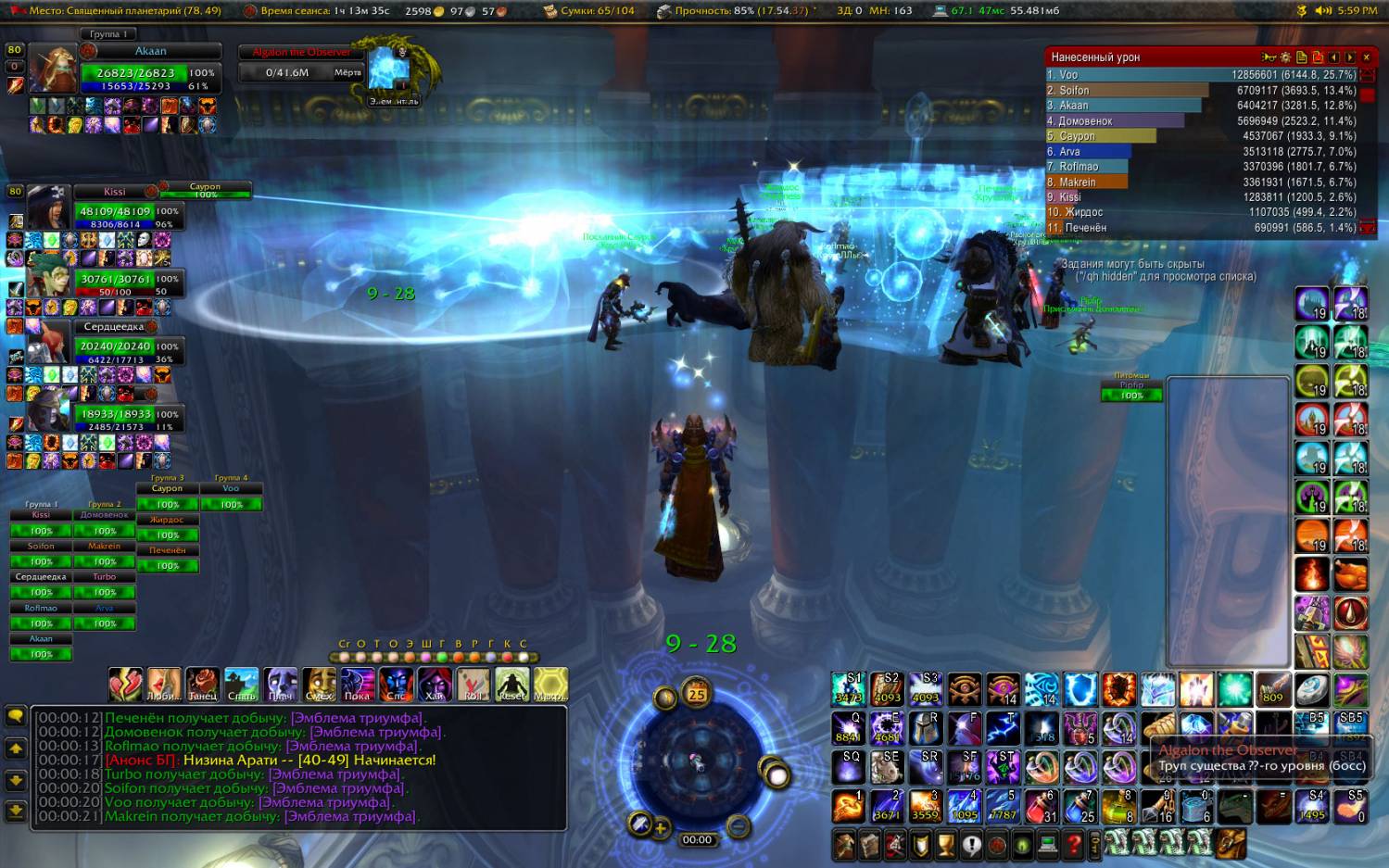Open the achievements gold trophy cup button
Image resolution: width=1389 pixels, height=868 pixels.
tap(945, 845)
